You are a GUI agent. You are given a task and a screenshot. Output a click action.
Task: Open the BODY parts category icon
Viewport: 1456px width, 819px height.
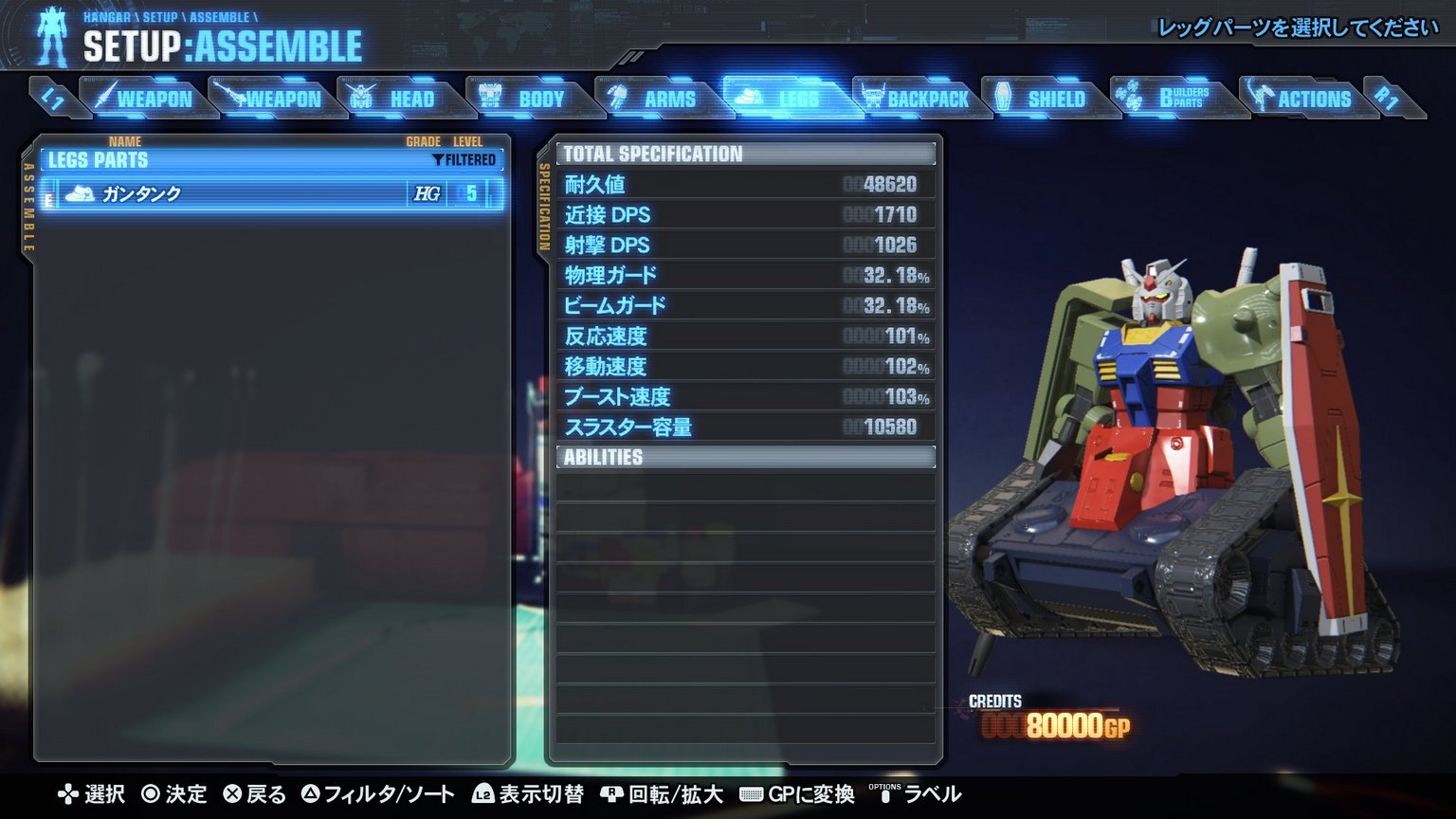click(493, 97)
